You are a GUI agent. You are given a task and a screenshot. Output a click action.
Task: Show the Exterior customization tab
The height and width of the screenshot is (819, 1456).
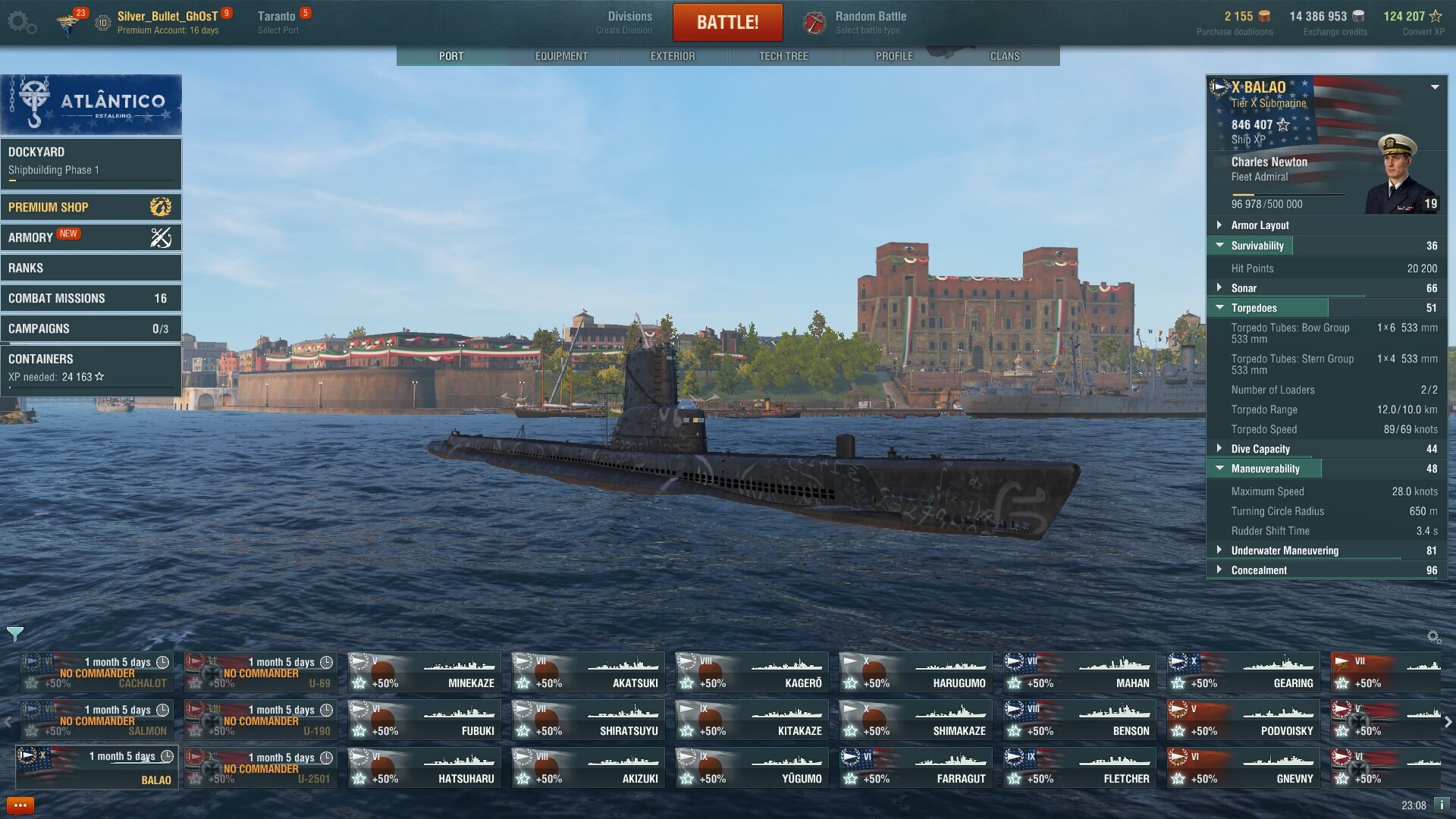672,56
